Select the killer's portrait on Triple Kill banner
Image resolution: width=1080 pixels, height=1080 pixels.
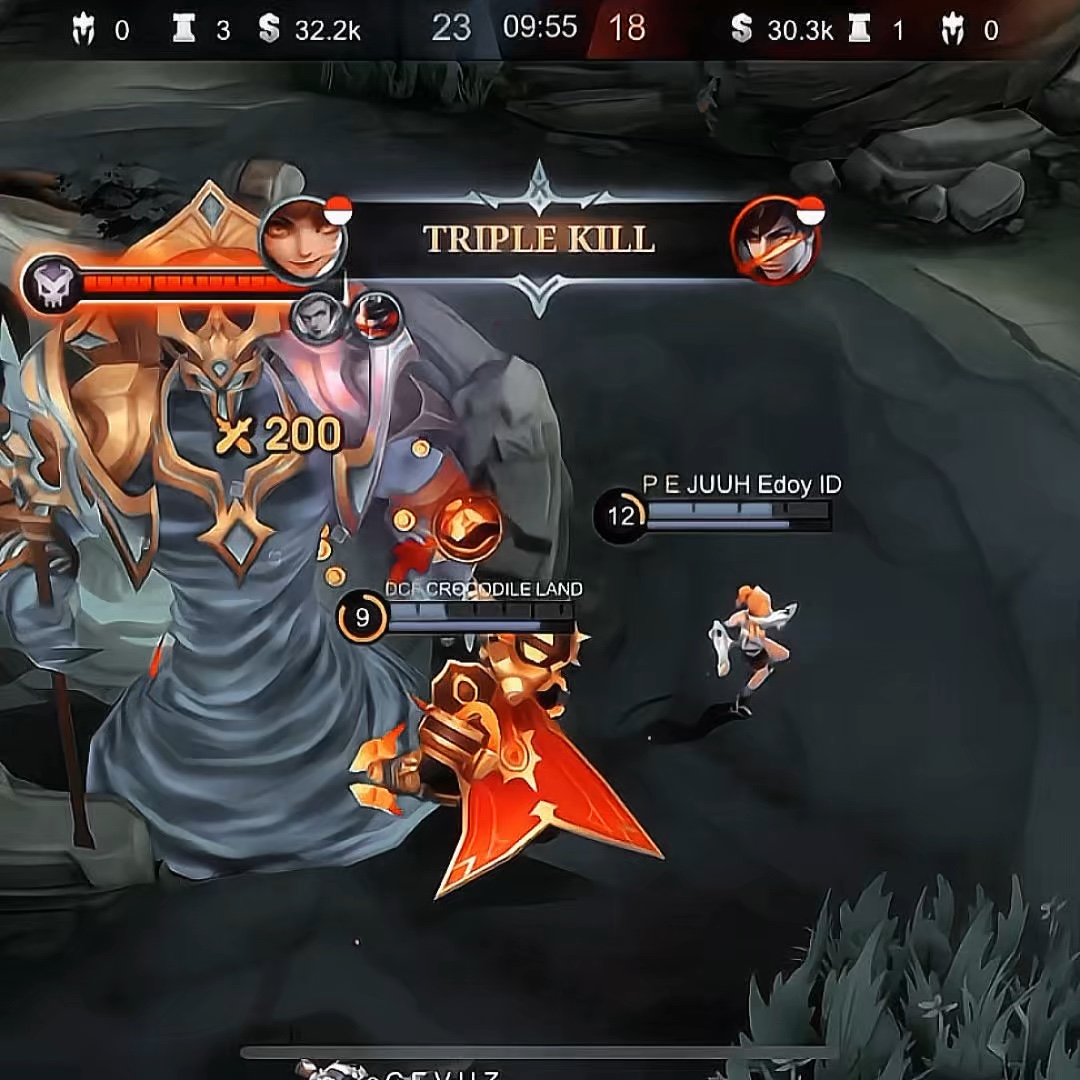pyautogui.click(x=303, y=240)
